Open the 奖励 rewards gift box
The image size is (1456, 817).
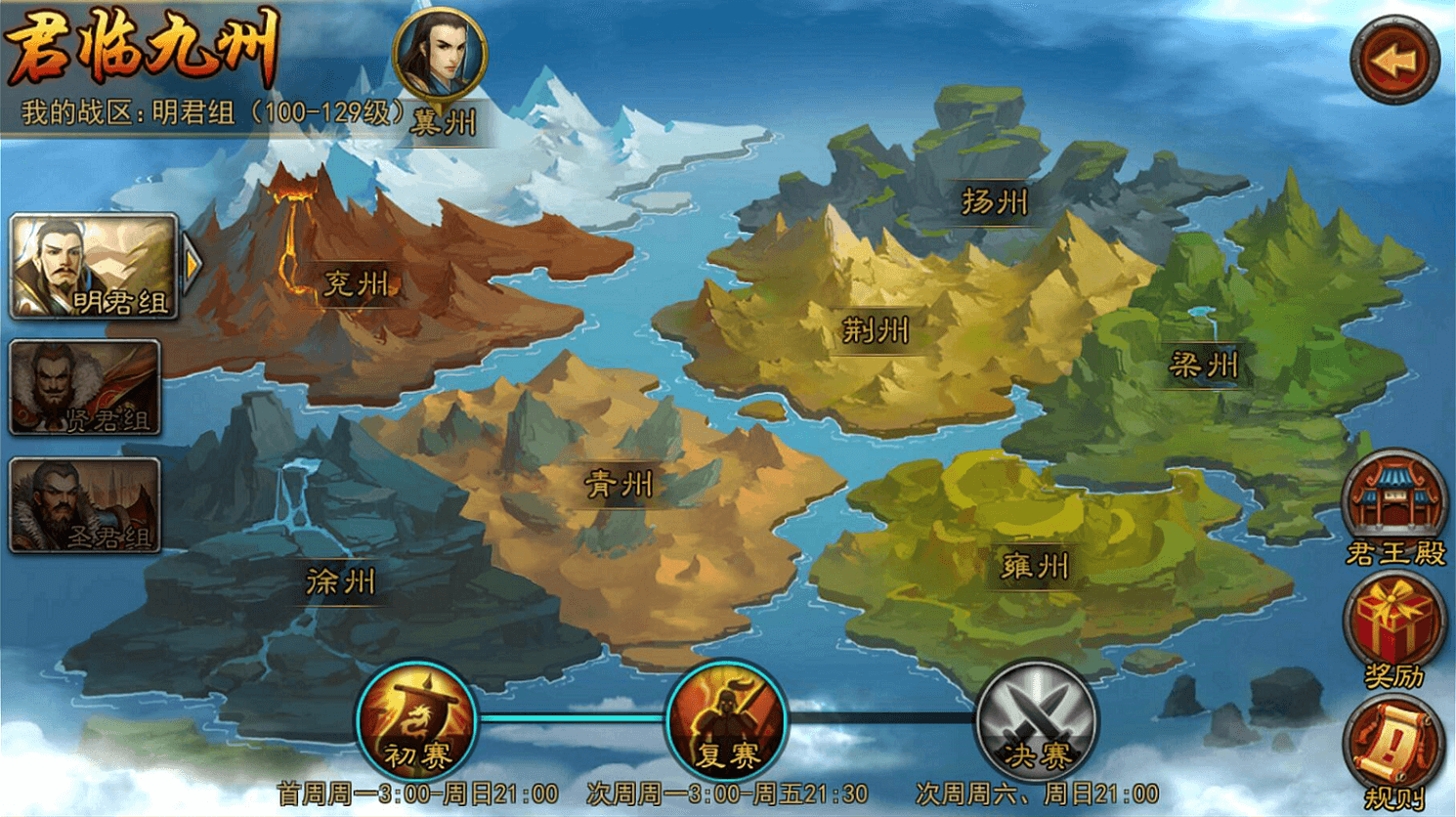[x=1394, y=628]
